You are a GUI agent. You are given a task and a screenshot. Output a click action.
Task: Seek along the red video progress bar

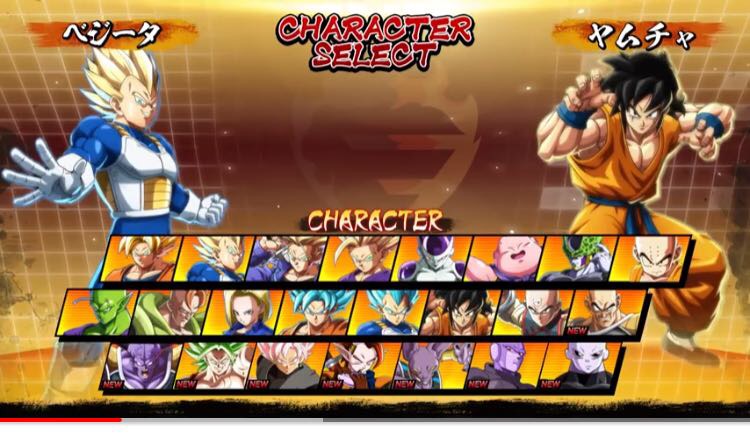[60, 420]
